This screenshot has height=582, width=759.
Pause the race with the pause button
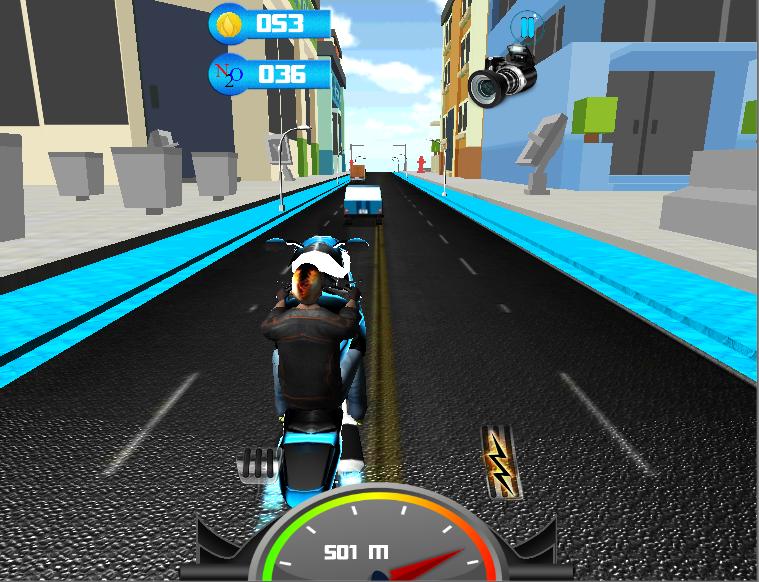(526, 26)
